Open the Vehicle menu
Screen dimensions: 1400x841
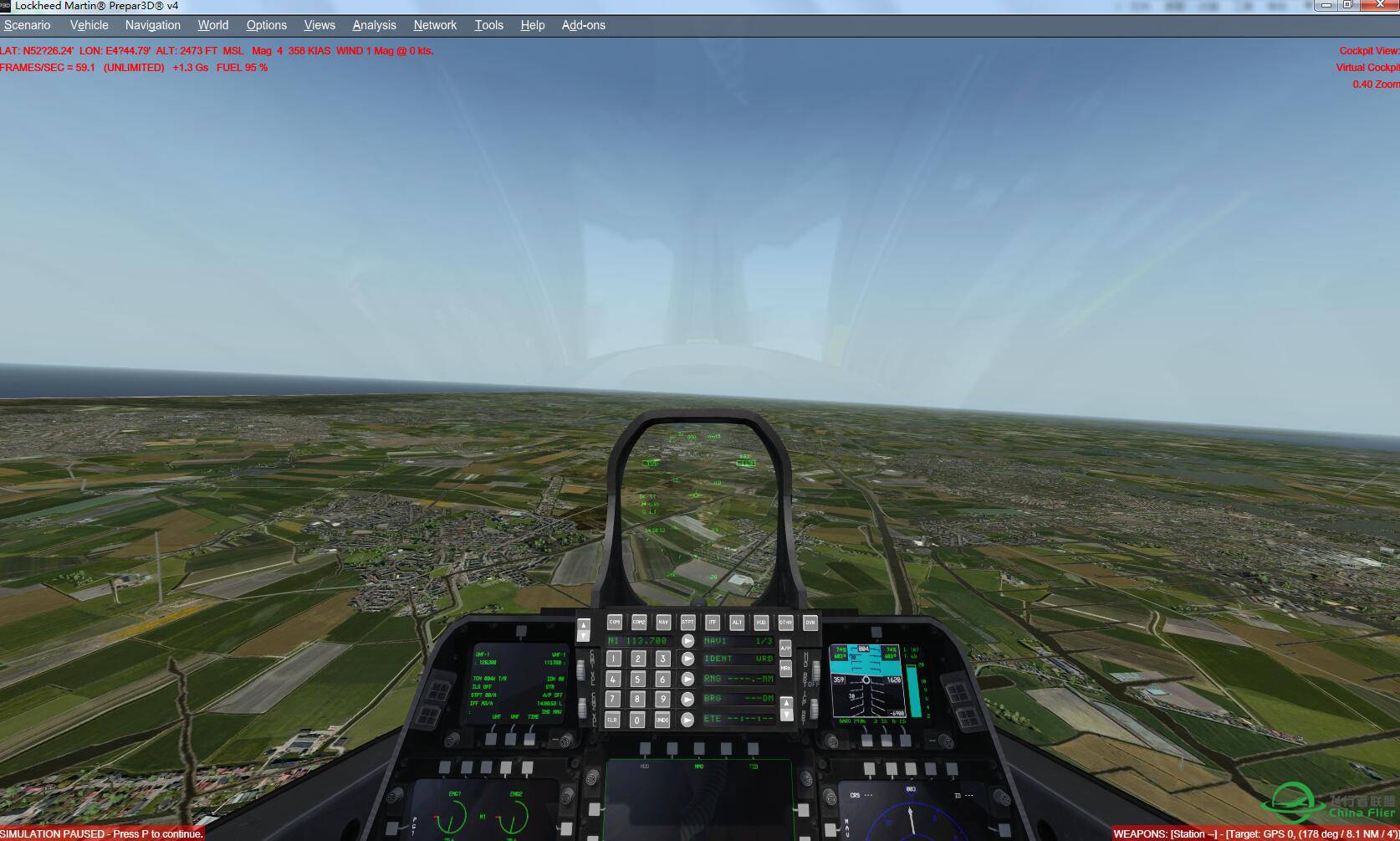[x=89, y=25]
